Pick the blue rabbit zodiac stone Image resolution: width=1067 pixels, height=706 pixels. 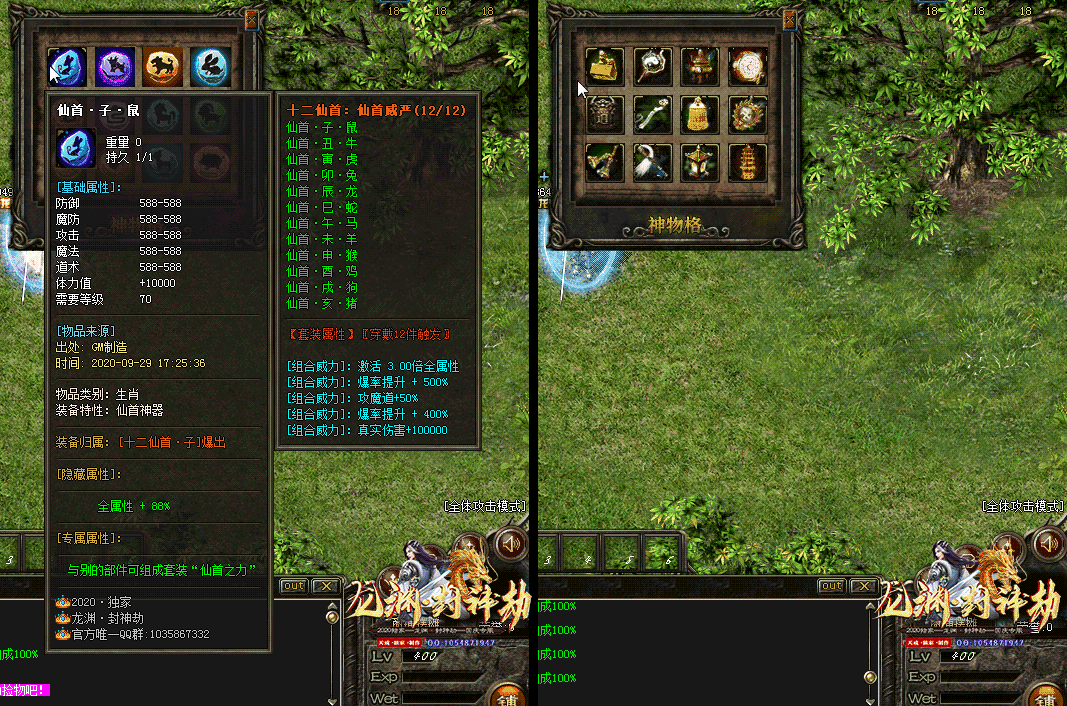click(211, 67)
